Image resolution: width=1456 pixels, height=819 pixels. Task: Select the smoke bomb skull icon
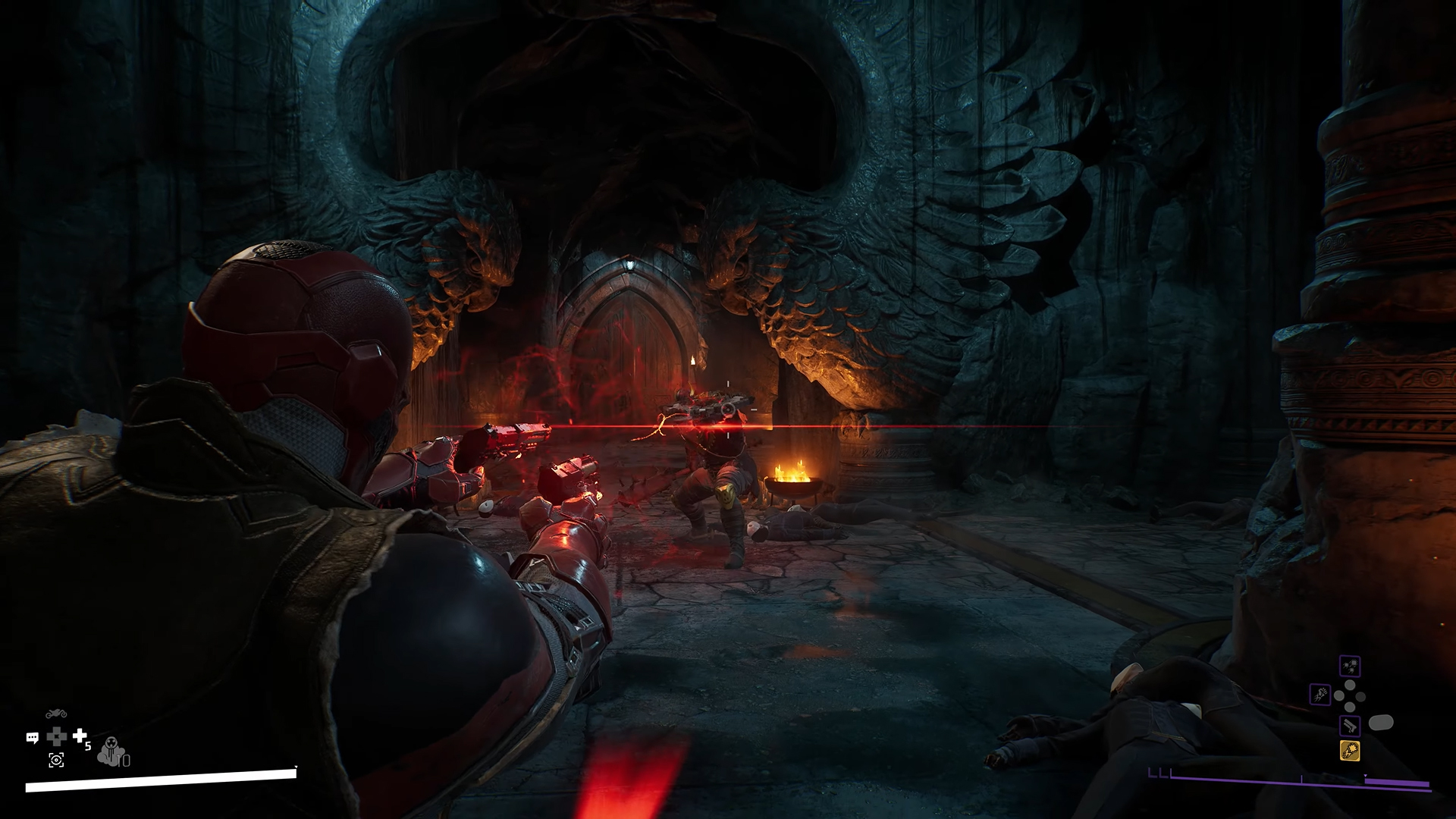111,750
